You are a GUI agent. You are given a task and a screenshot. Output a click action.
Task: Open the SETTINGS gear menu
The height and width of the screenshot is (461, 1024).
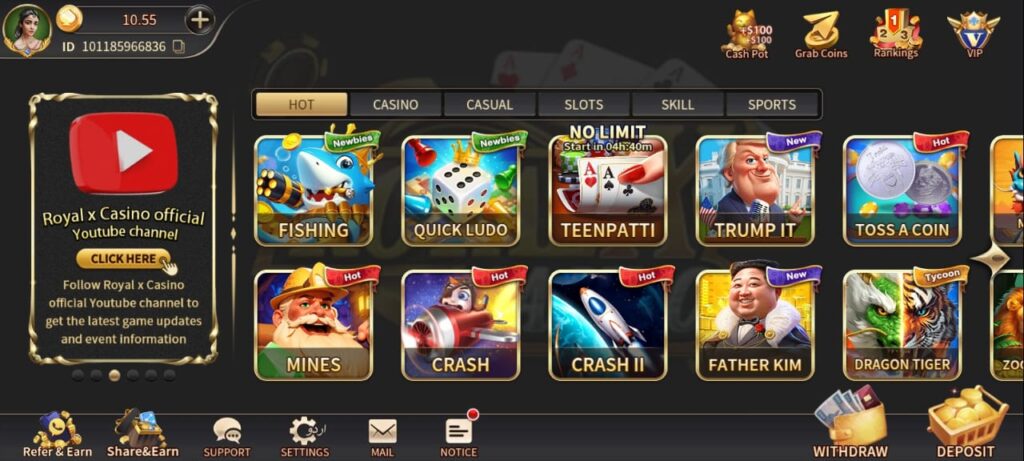coord(304,435)
